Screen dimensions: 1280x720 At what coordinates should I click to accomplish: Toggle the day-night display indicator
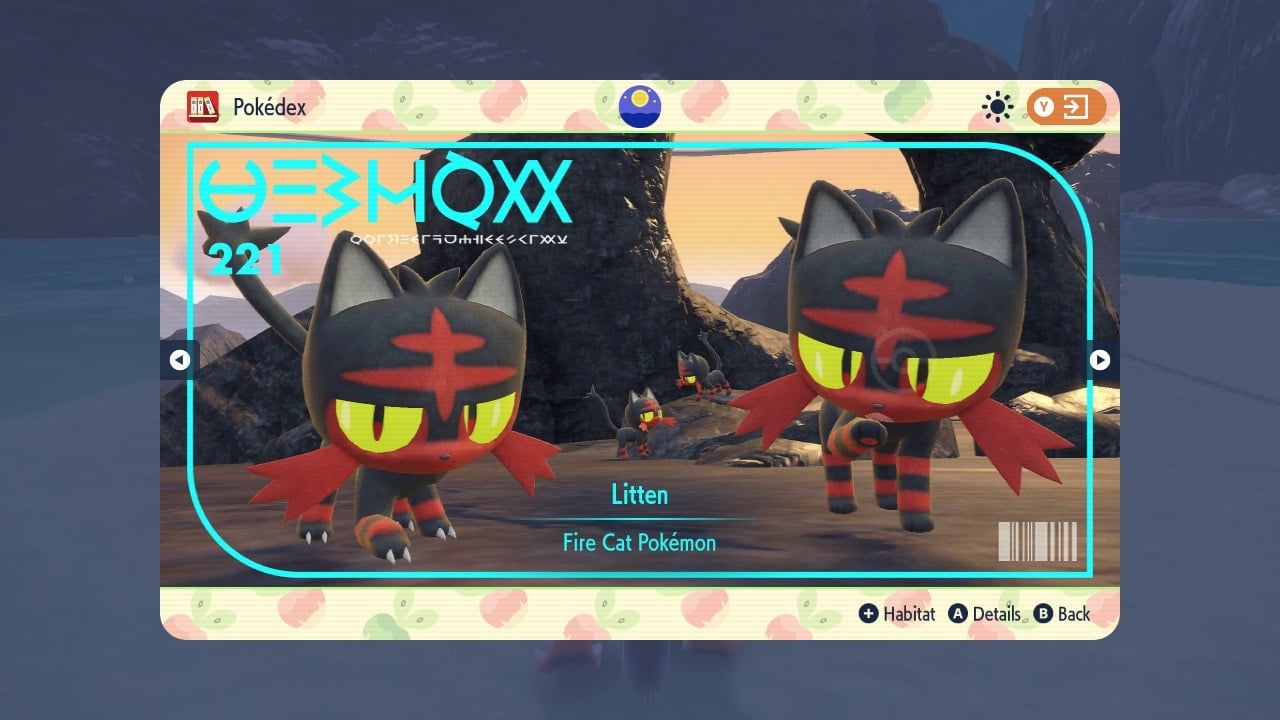(x=639, y=105)
